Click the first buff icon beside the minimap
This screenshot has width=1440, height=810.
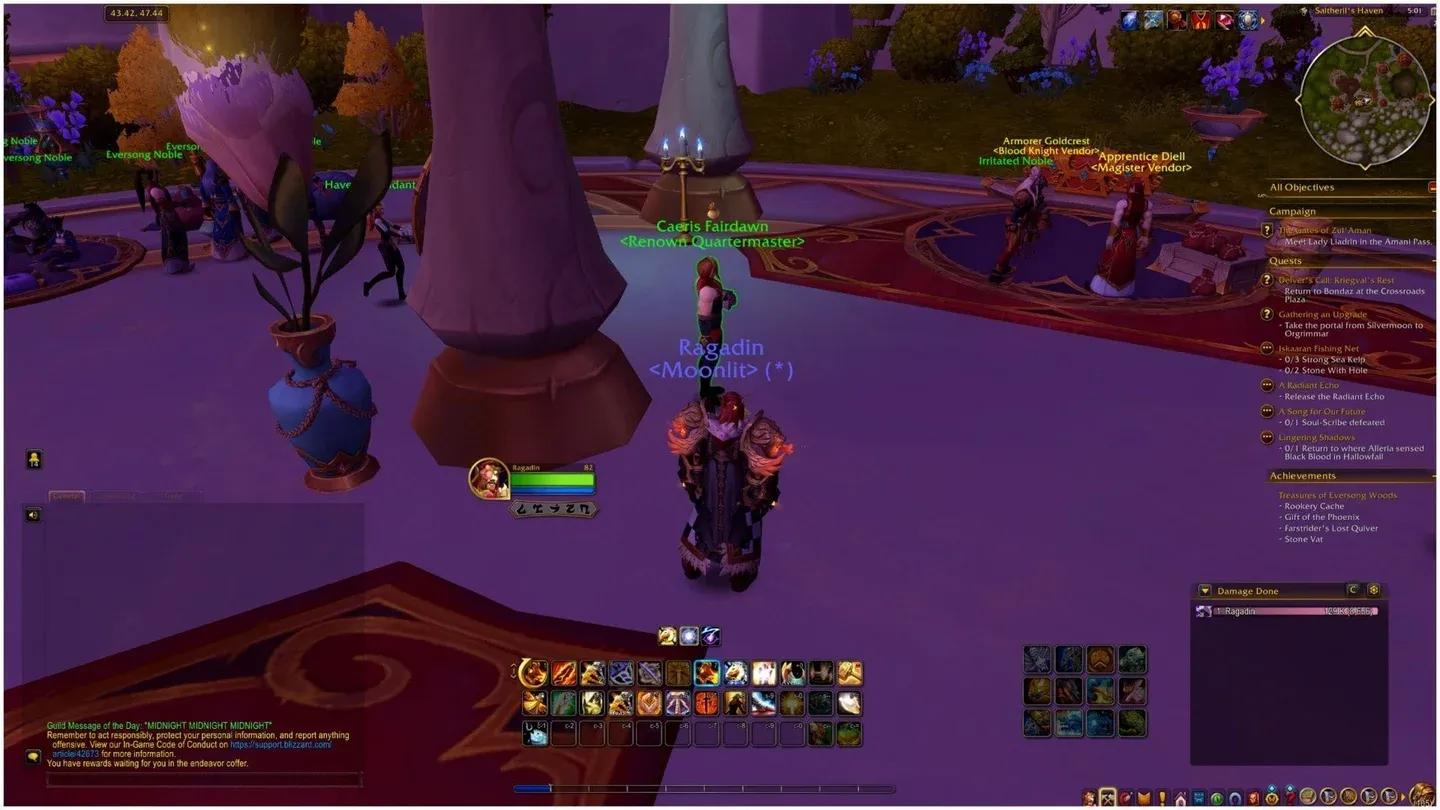click(x=1129, y=19)
